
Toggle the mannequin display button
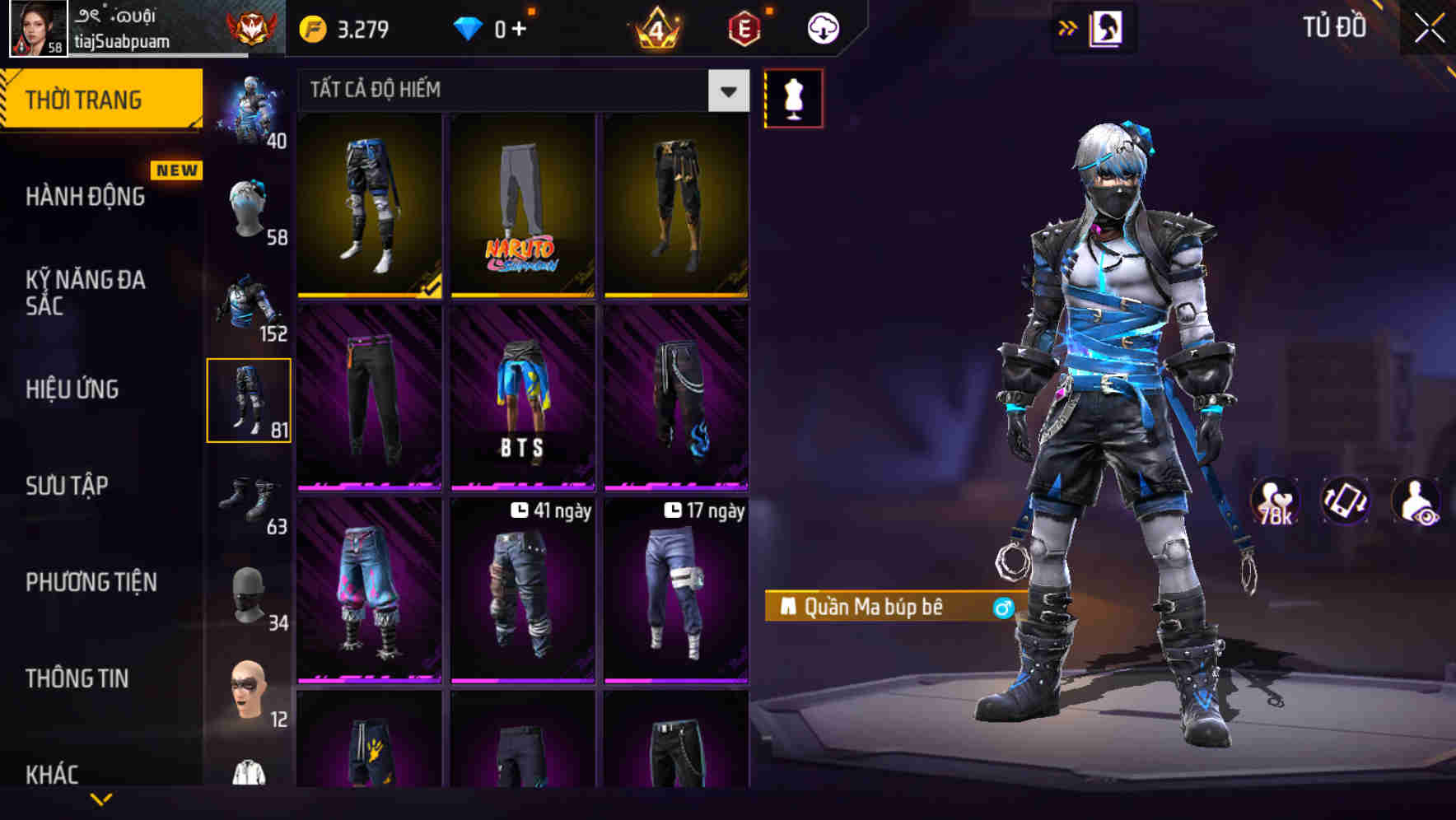click(x=793, y=97)
